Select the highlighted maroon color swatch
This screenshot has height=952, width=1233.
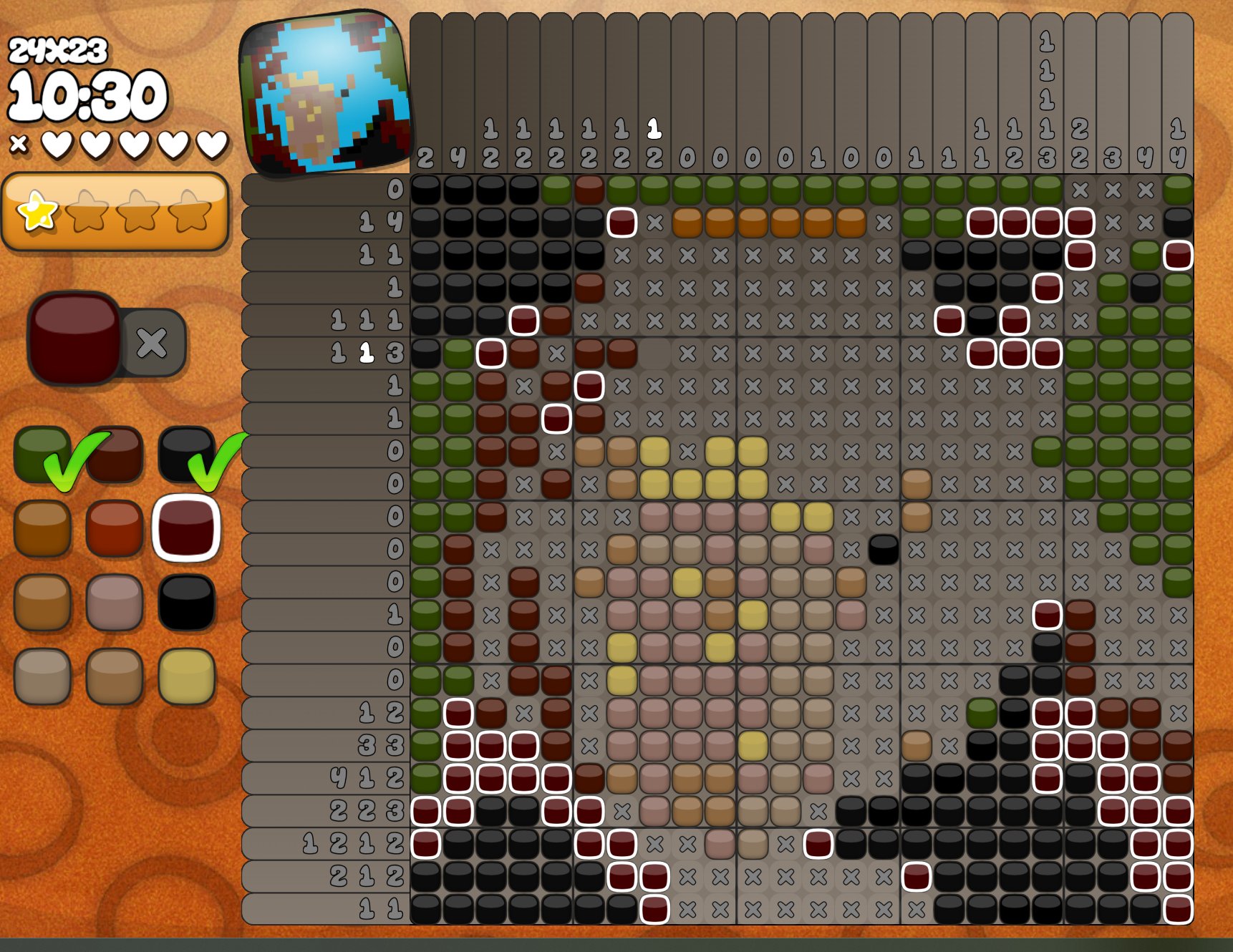(186, 528)
